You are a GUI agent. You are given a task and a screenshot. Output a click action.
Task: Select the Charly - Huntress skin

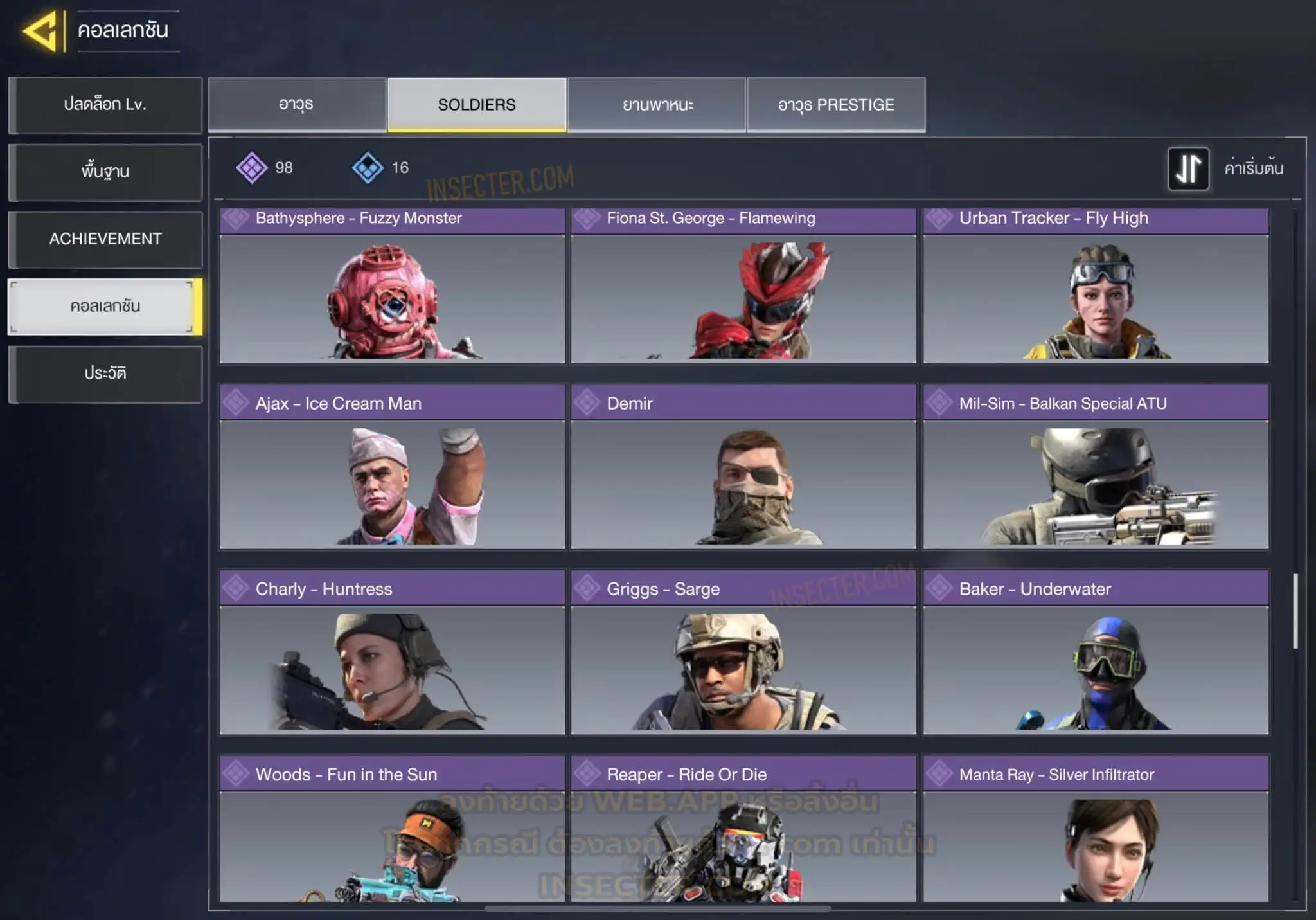(392, 653)
